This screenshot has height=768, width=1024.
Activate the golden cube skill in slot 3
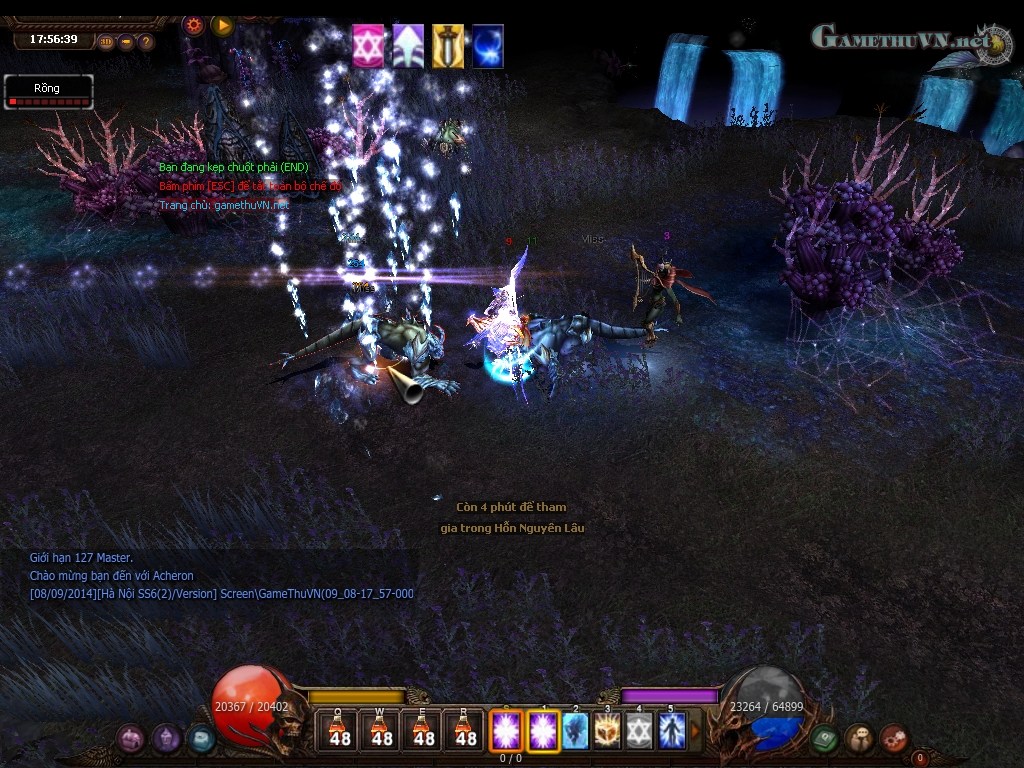pyautogui.click(x=607, y=730)
